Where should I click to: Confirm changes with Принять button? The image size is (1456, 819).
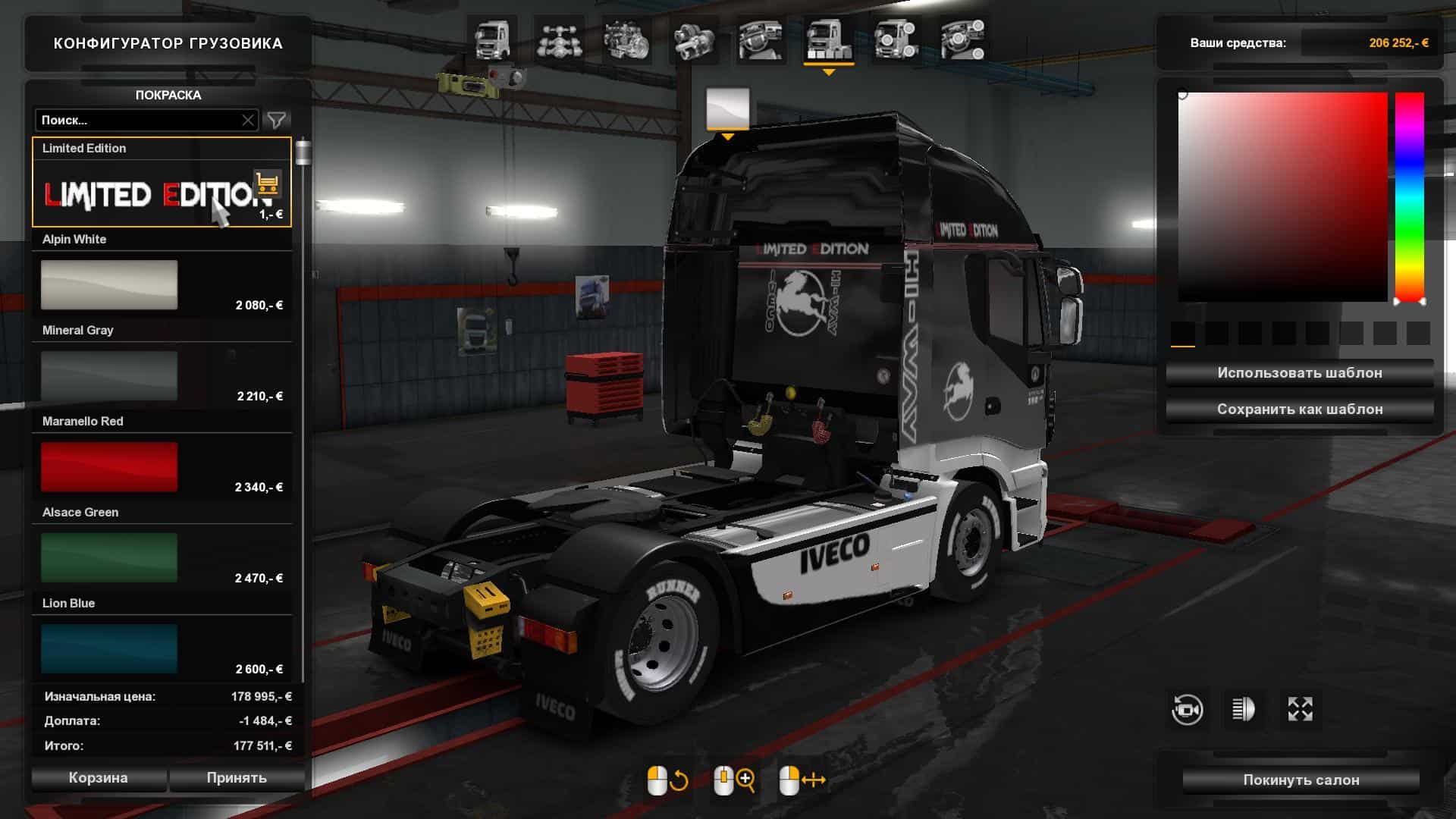[237, 778]
